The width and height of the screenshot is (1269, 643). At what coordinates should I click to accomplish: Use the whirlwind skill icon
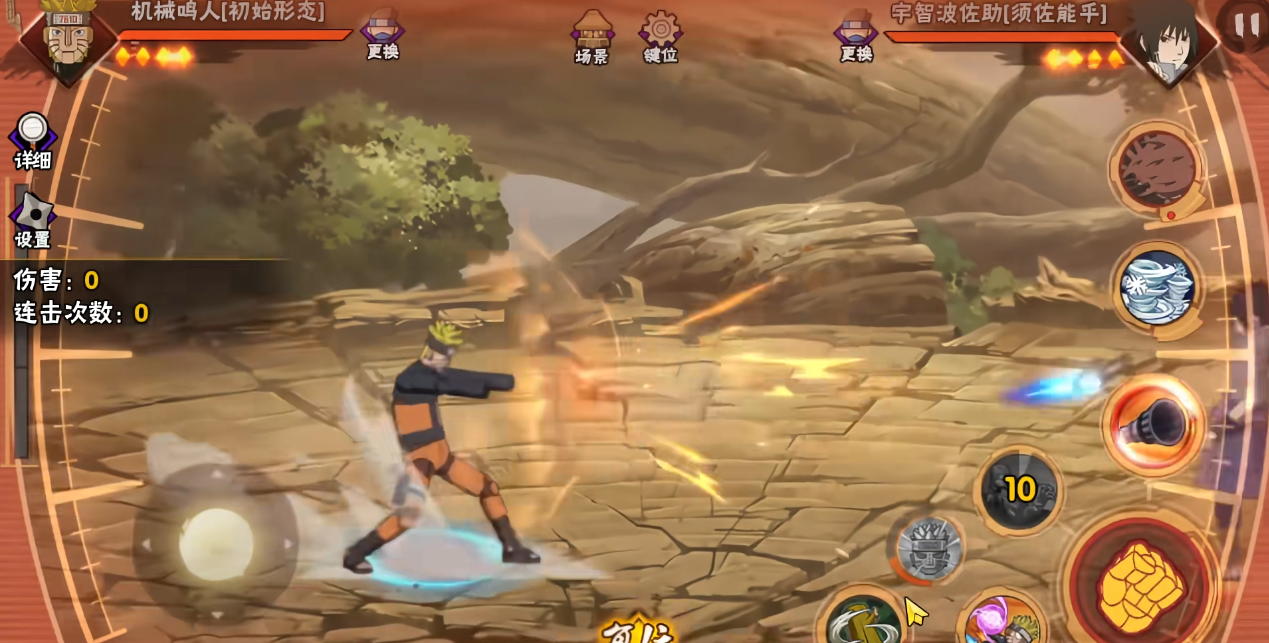coord(1157,288)
